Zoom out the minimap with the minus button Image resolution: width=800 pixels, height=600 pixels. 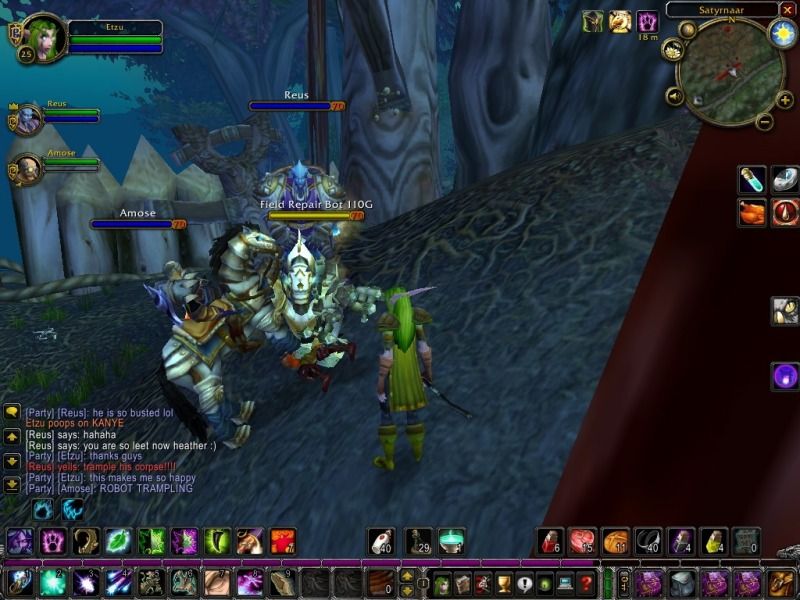(x=764, y=122)
